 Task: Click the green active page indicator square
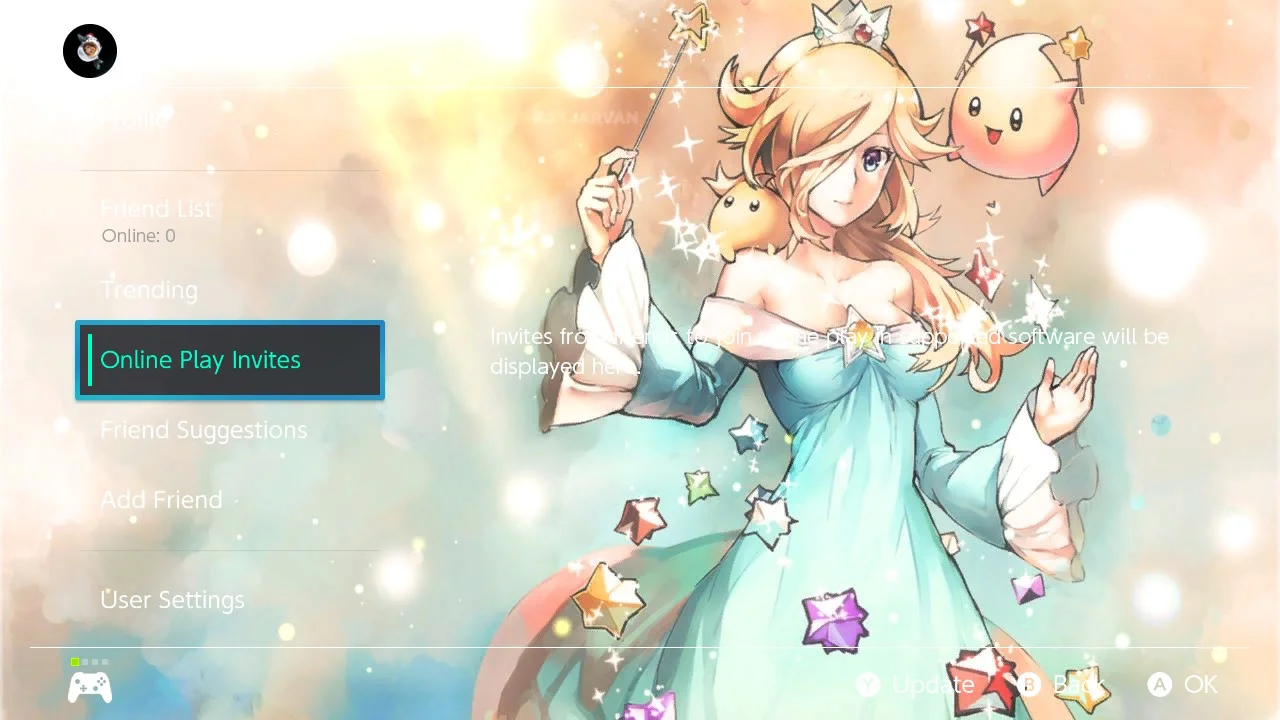74,661
